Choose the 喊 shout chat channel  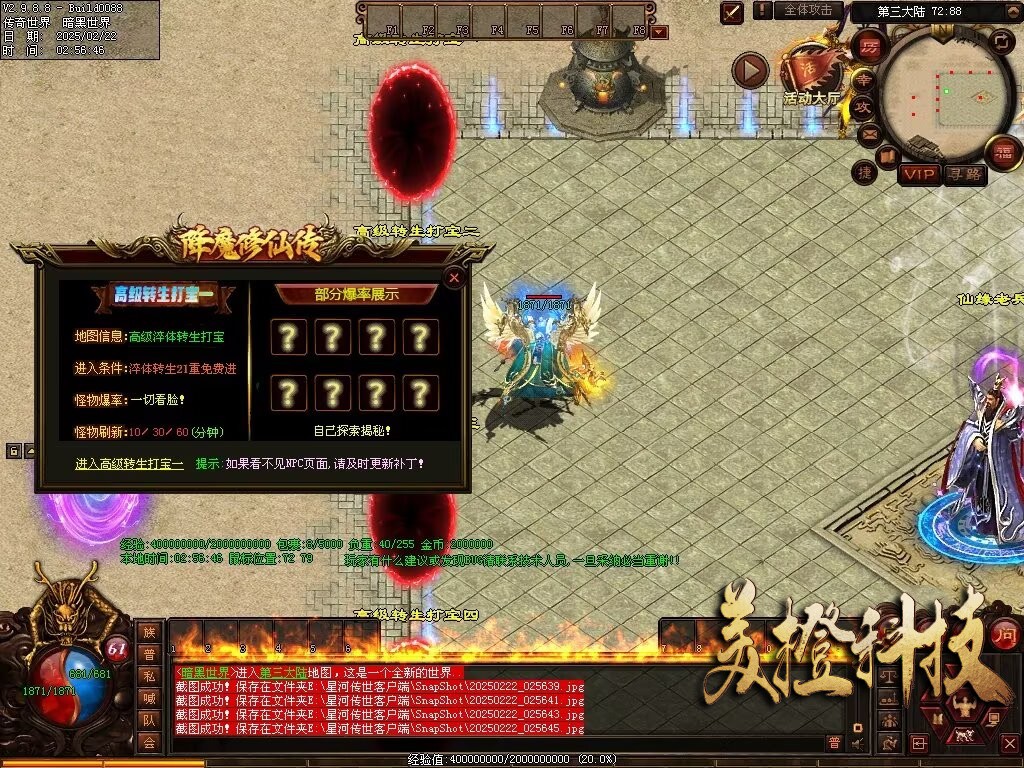148,698
